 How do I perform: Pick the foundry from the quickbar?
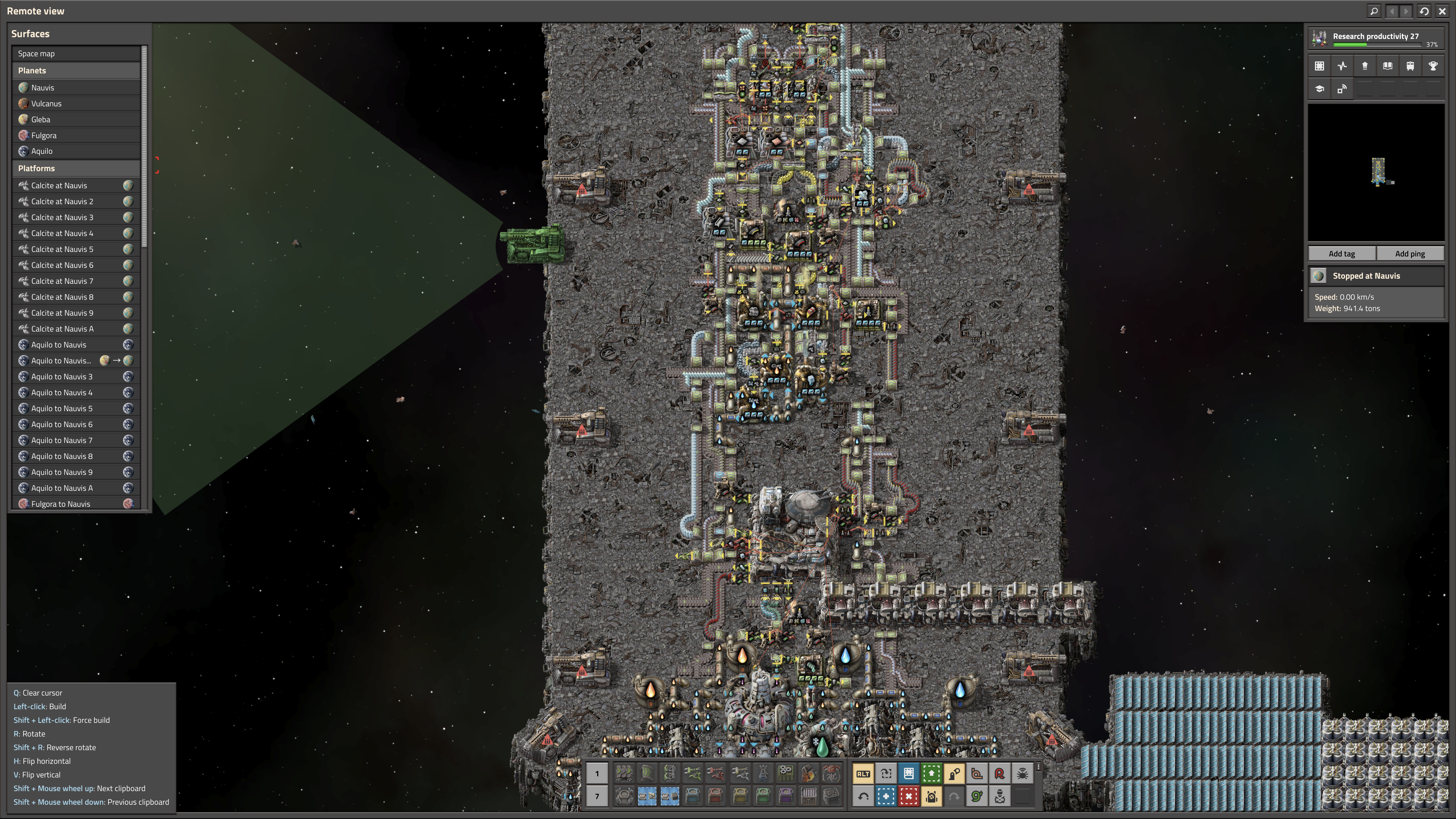(x=808, y=773)
